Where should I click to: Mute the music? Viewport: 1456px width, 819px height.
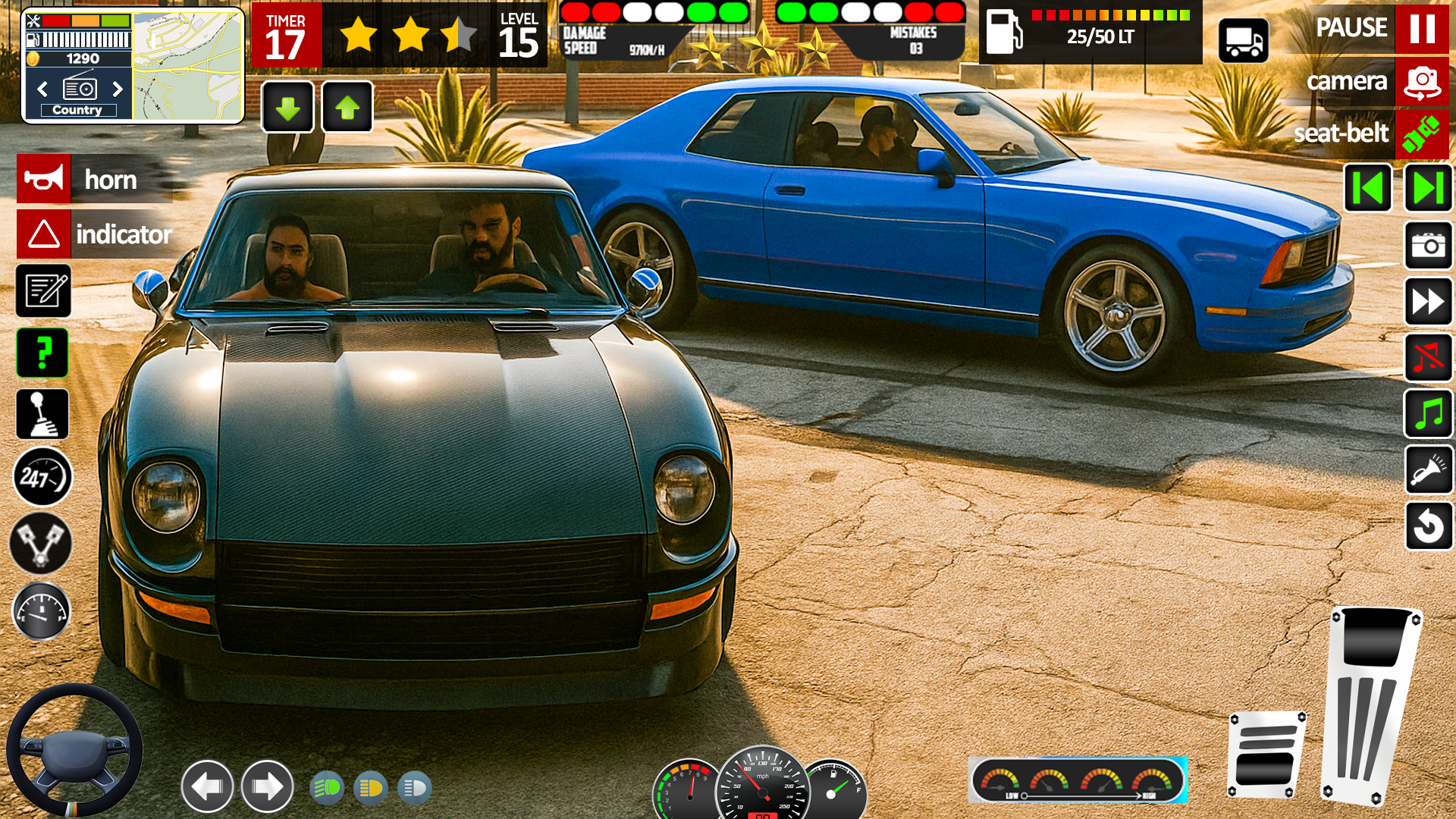tap(1428, 357)
